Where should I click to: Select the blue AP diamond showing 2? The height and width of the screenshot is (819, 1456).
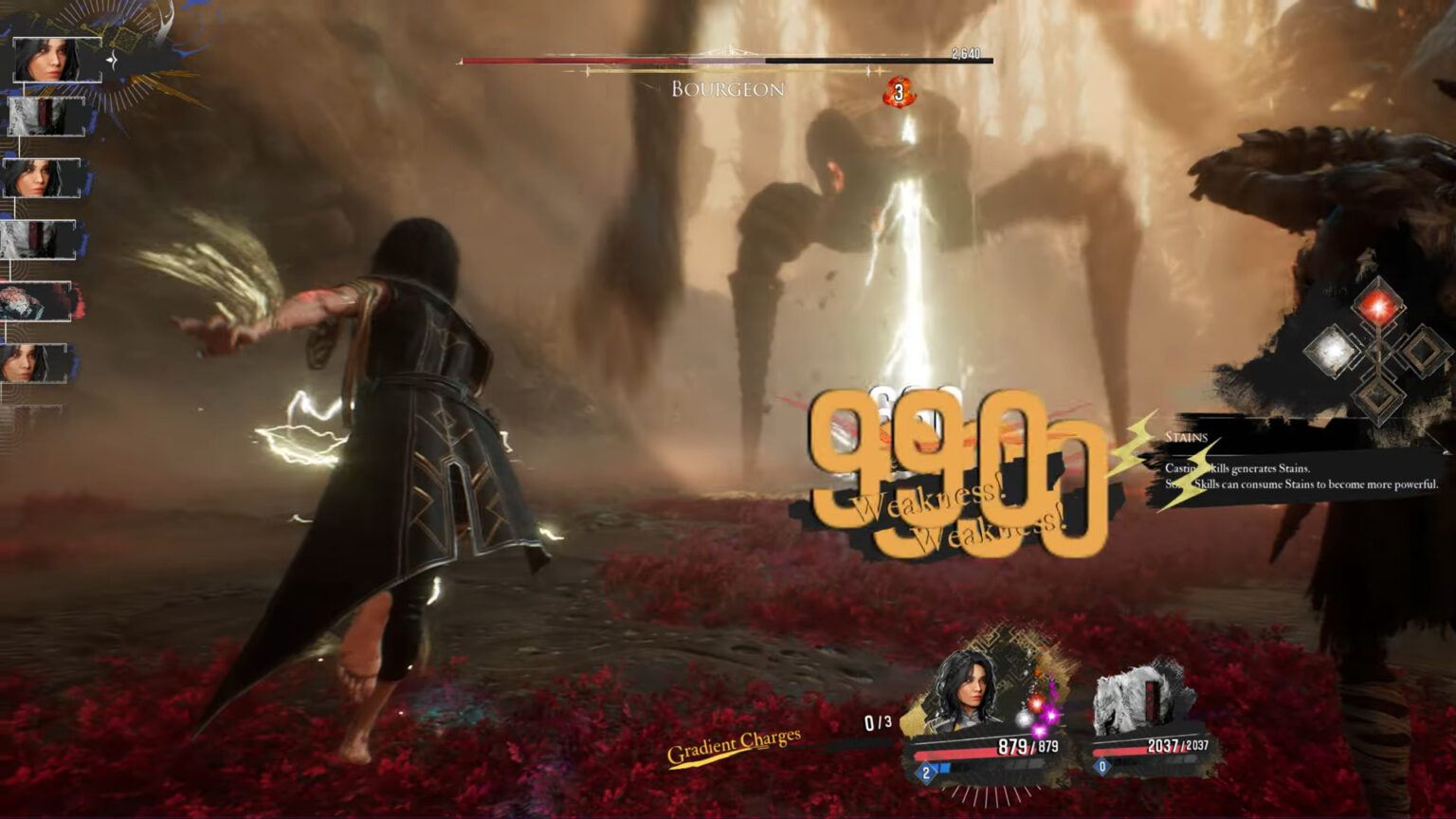925,772
